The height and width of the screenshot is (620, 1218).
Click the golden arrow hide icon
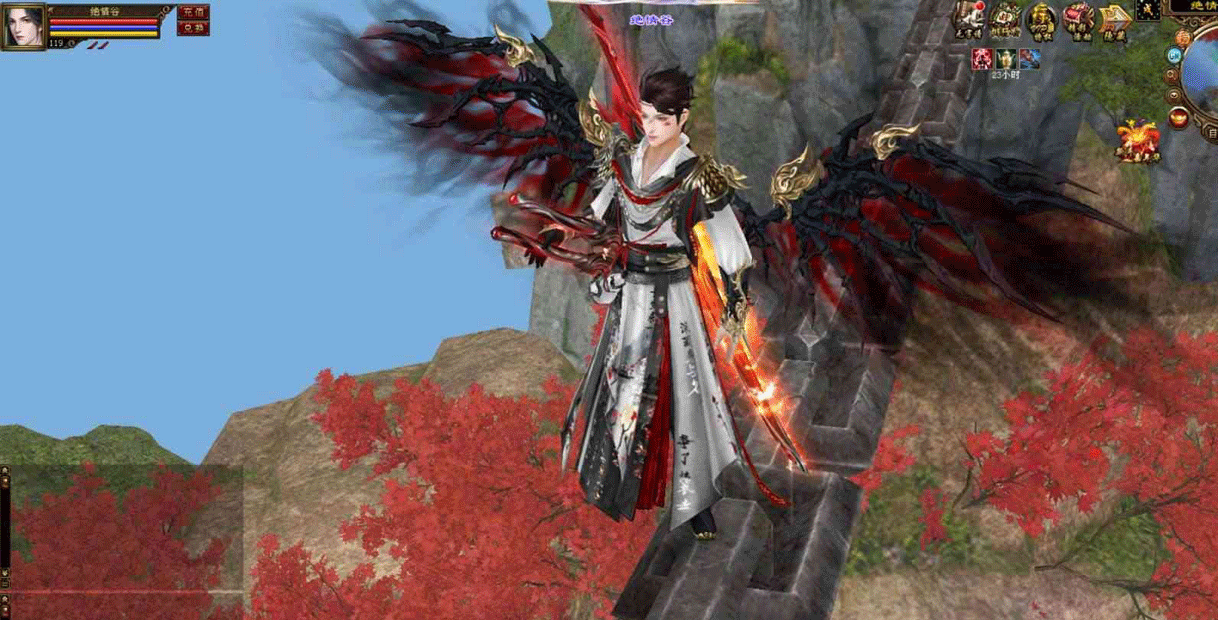[1114, 19]
